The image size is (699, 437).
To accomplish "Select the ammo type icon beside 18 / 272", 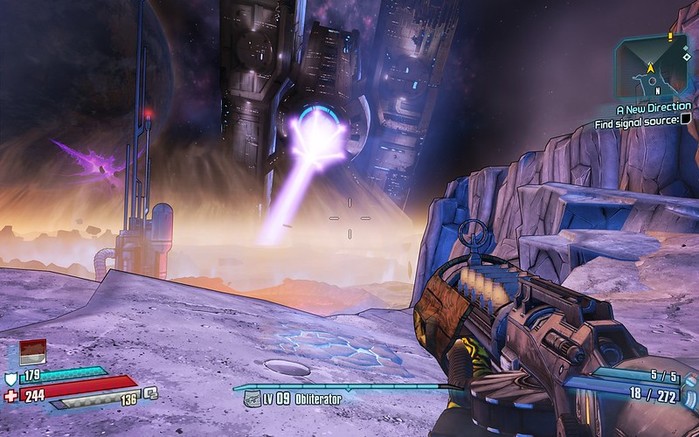I will point(688,397).
